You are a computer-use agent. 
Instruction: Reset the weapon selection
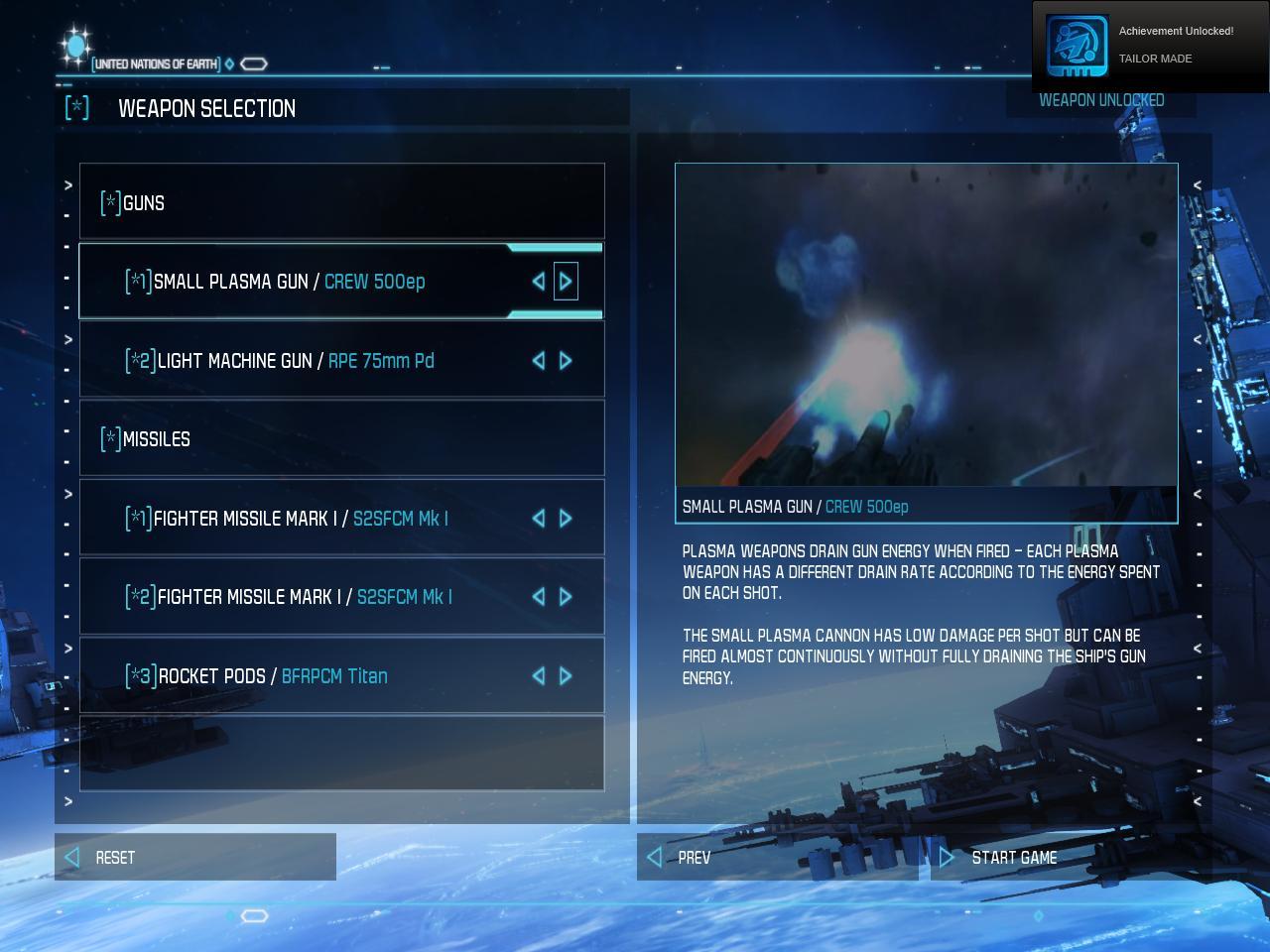click(194, 858)
